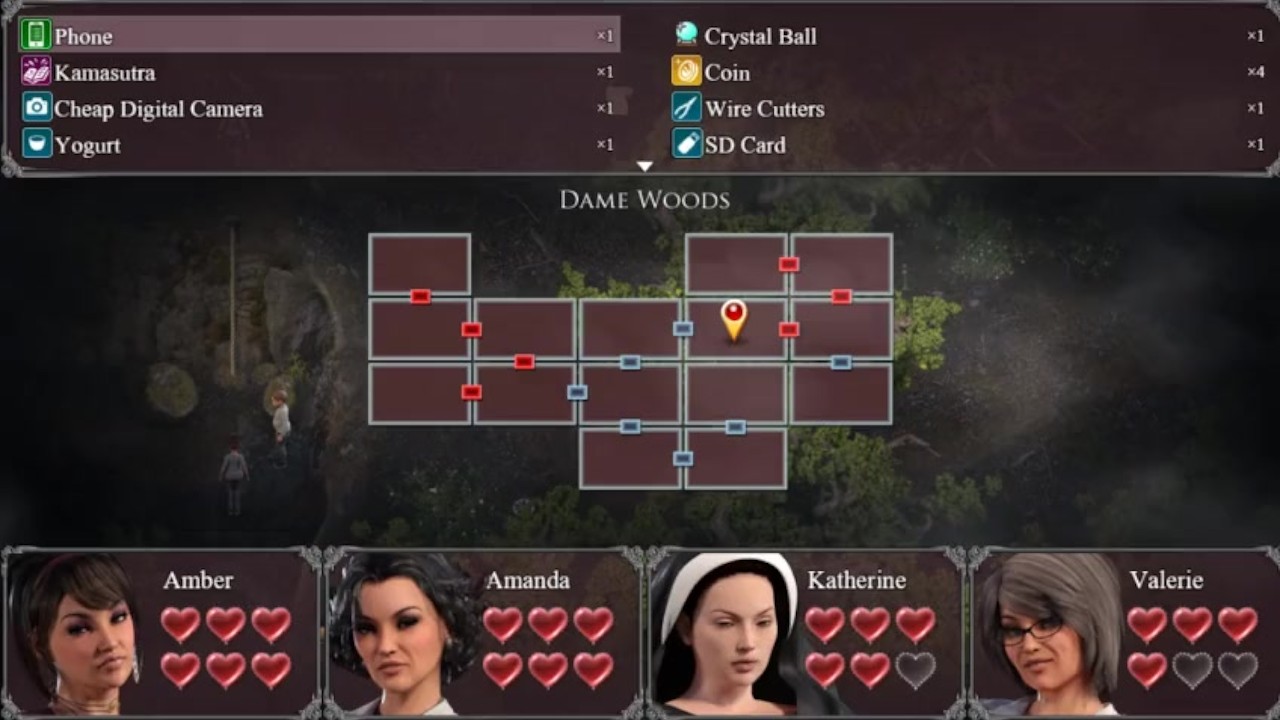Pick Valerie's party panel
The height and width of the screenshot is (720, 1280).
(1126, 632)
